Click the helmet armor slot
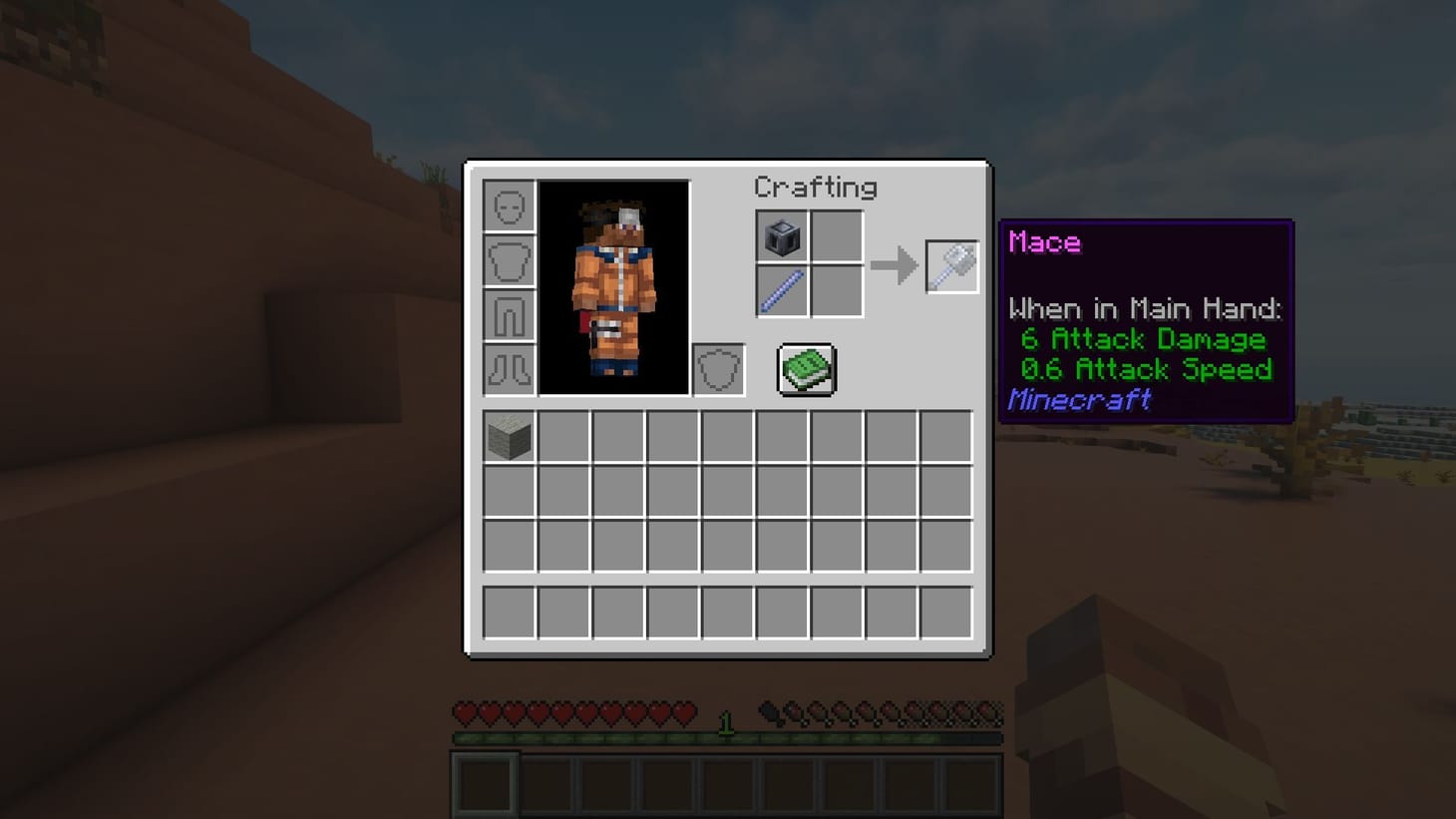This screenshot has height=819, width=1456. 509,206
